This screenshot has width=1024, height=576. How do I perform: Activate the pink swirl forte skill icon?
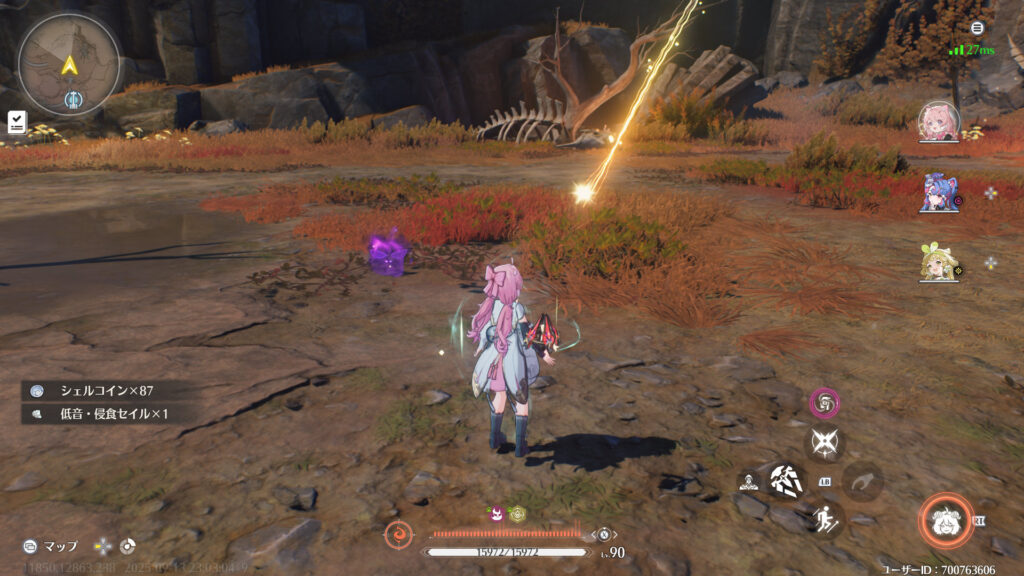(824, 403)
